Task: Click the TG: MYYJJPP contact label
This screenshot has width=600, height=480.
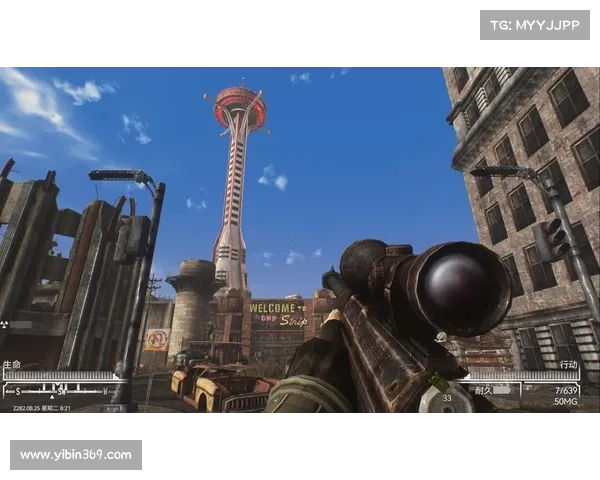Action: 535,24
